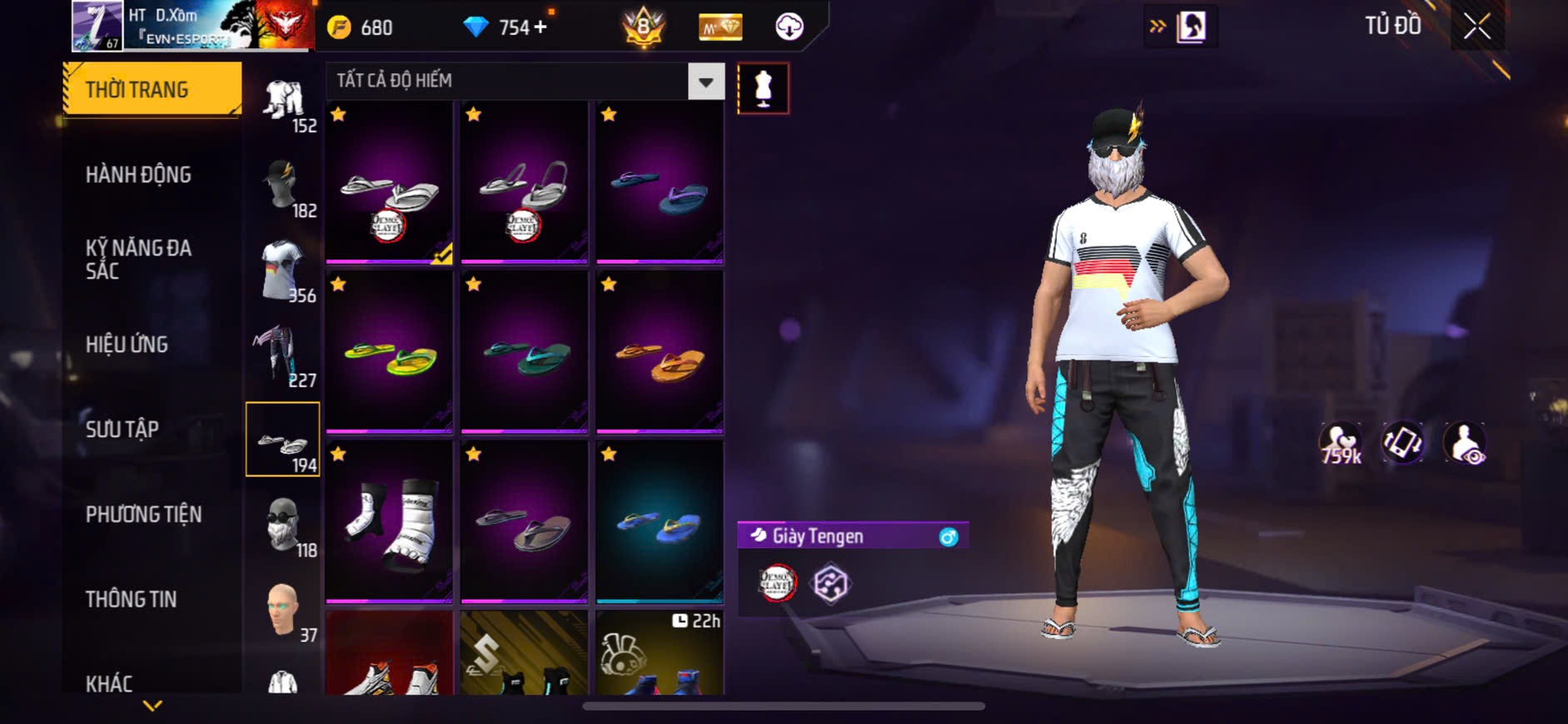Open the shirt category with 356 items
Image resolution: width=1568 pixels, height=724 pixels.
click(283, 272)
